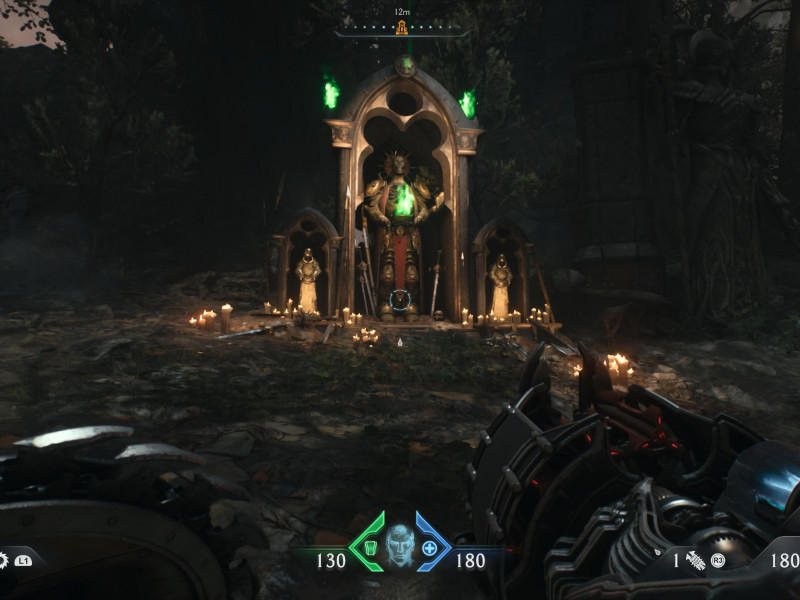Click the green armor icon
This screenshot has height=600, width=800.
(x=370, y=547)
